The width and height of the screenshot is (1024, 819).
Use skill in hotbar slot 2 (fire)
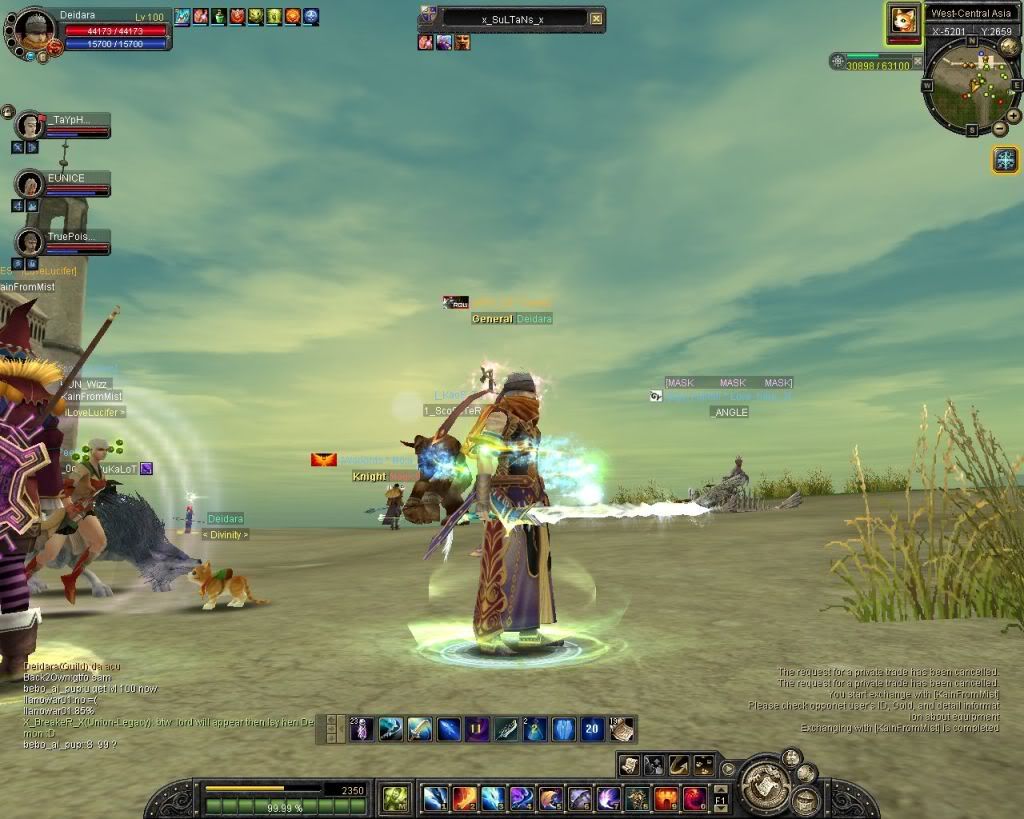[x=464, y=798]
